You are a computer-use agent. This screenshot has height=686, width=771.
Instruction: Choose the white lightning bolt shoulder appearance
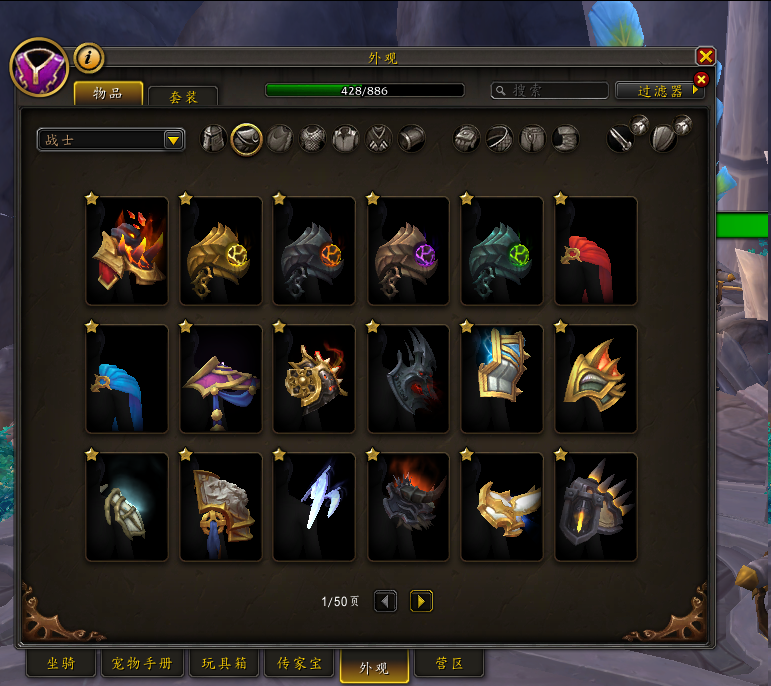click(314, 507)
